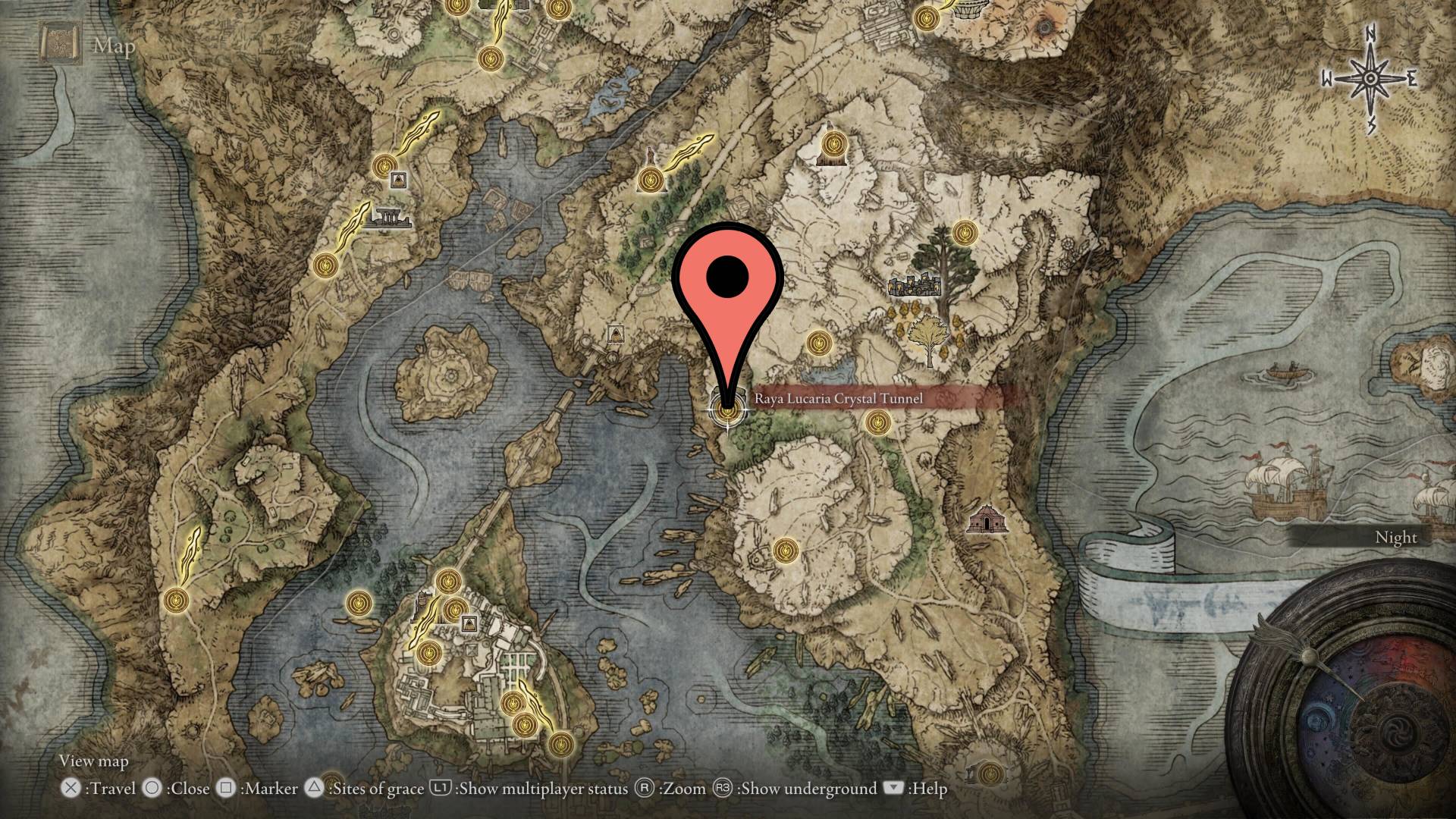Screen dimensions: 1456x819
Task: Select the View map label at bottom left
Action: pos(94,761)
